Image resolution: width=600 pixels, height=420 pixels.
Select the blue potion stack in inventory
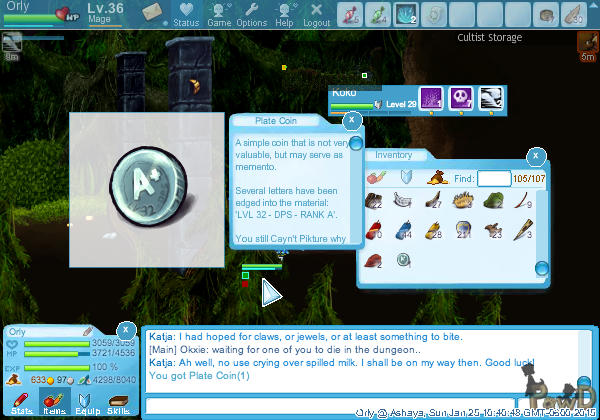tap(403, 231)
